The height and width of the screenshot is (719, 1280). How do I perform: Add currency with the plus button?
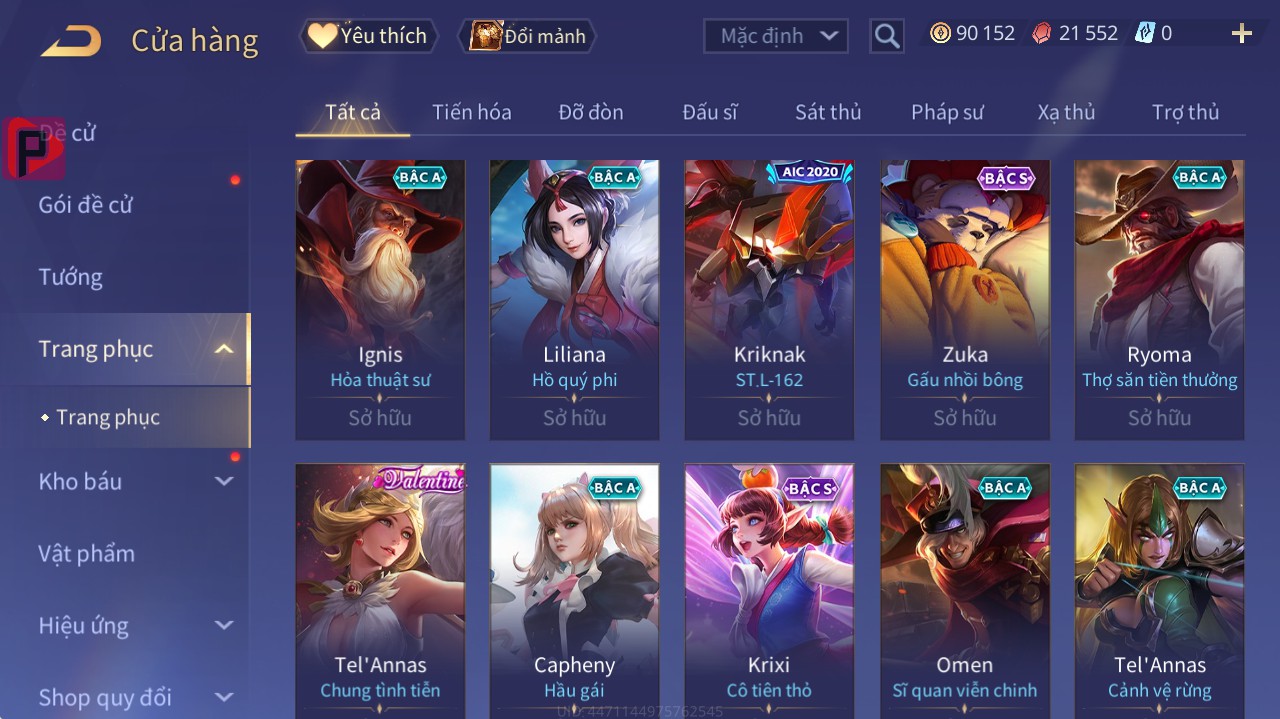1241,34
